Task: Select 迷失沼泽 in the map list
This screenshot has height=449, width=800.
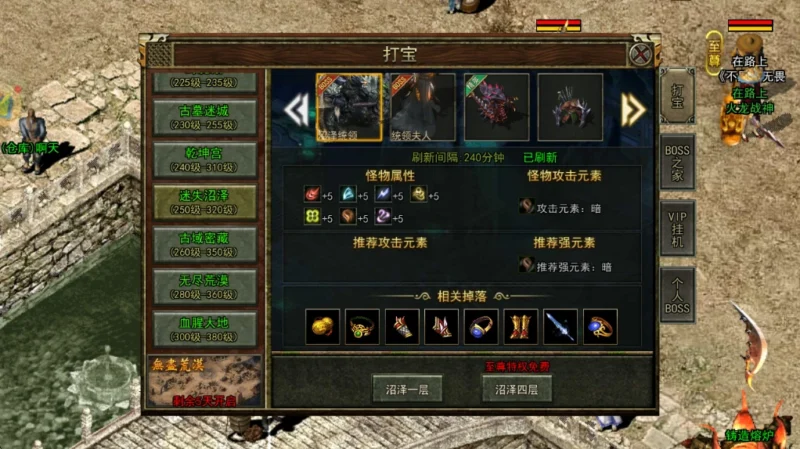Action: point(204,201)
